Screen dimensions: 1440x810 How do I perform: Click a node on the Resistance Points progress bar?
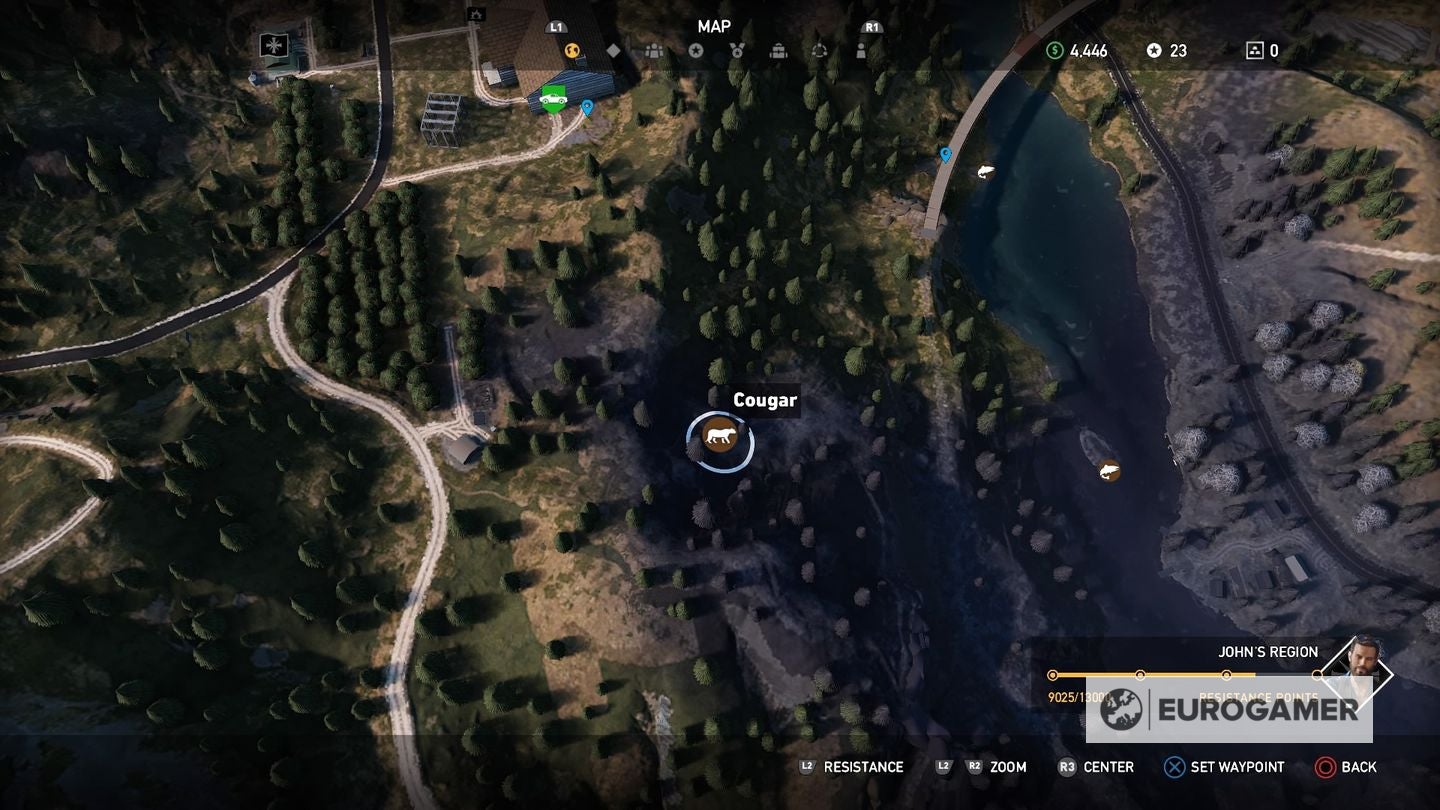coord(1139,675)
